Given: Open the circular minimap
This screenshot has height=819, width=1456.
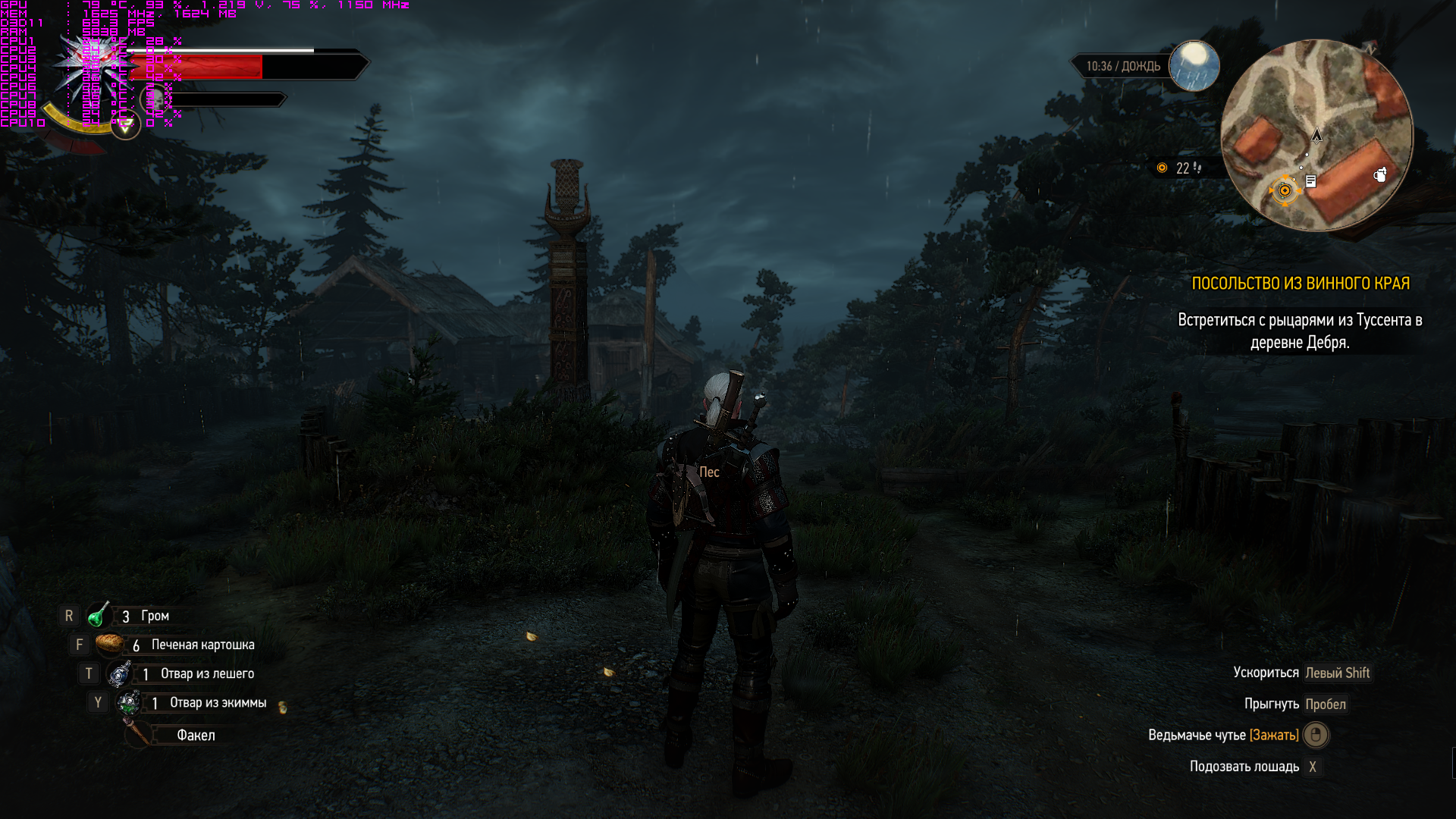Looking at the screenshot, I should point(1316,135).
